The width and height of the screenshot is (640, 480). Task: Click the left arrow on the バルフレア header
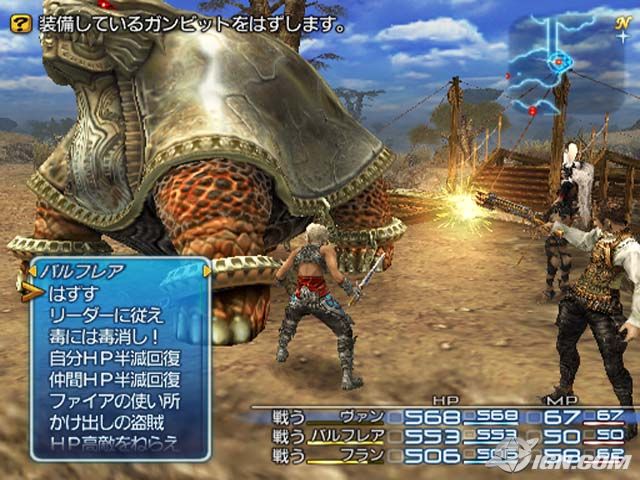click(x=33, y=270)
